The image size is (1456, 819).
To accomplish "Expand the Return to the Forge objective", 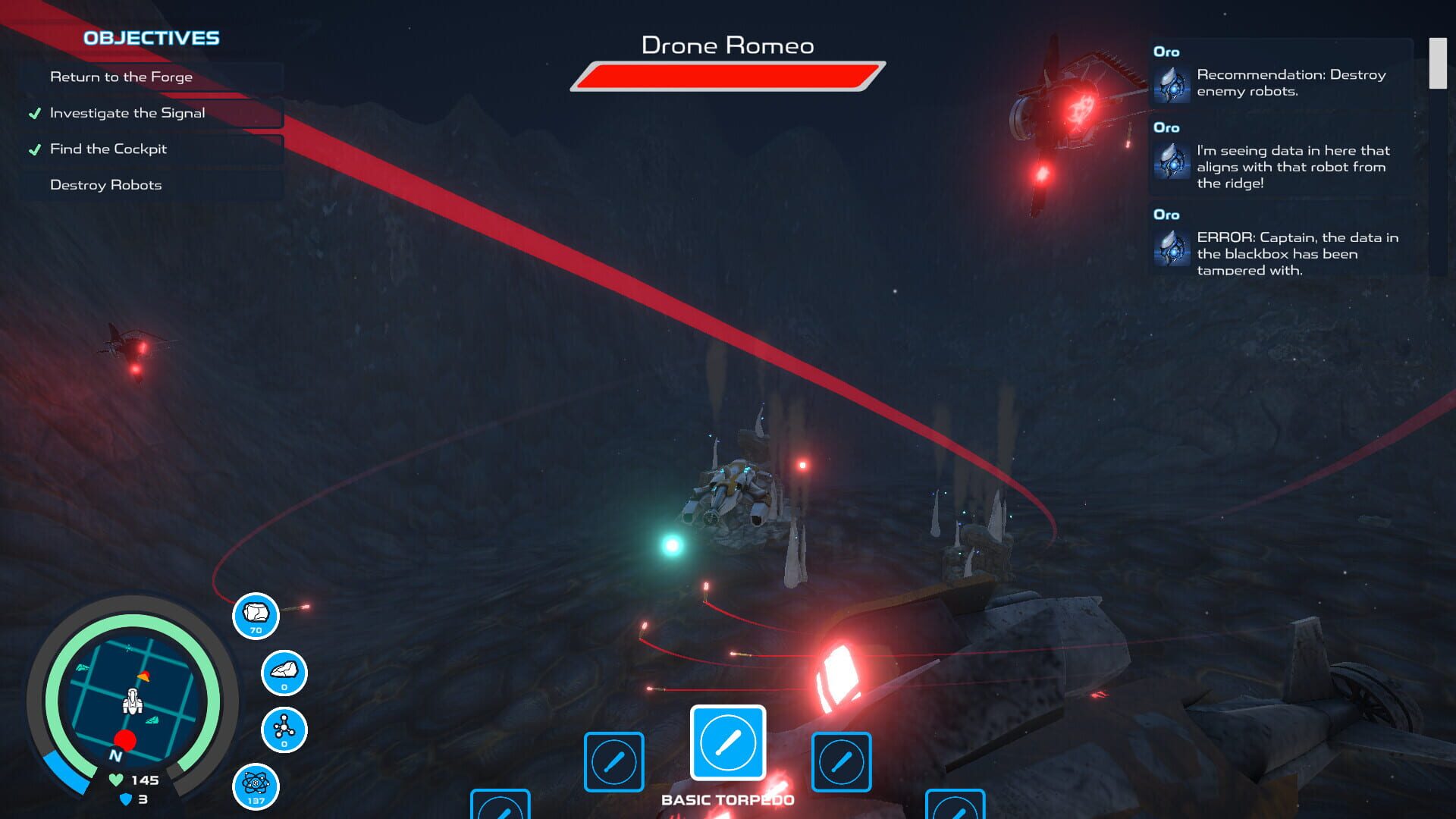I will (121, 76).
